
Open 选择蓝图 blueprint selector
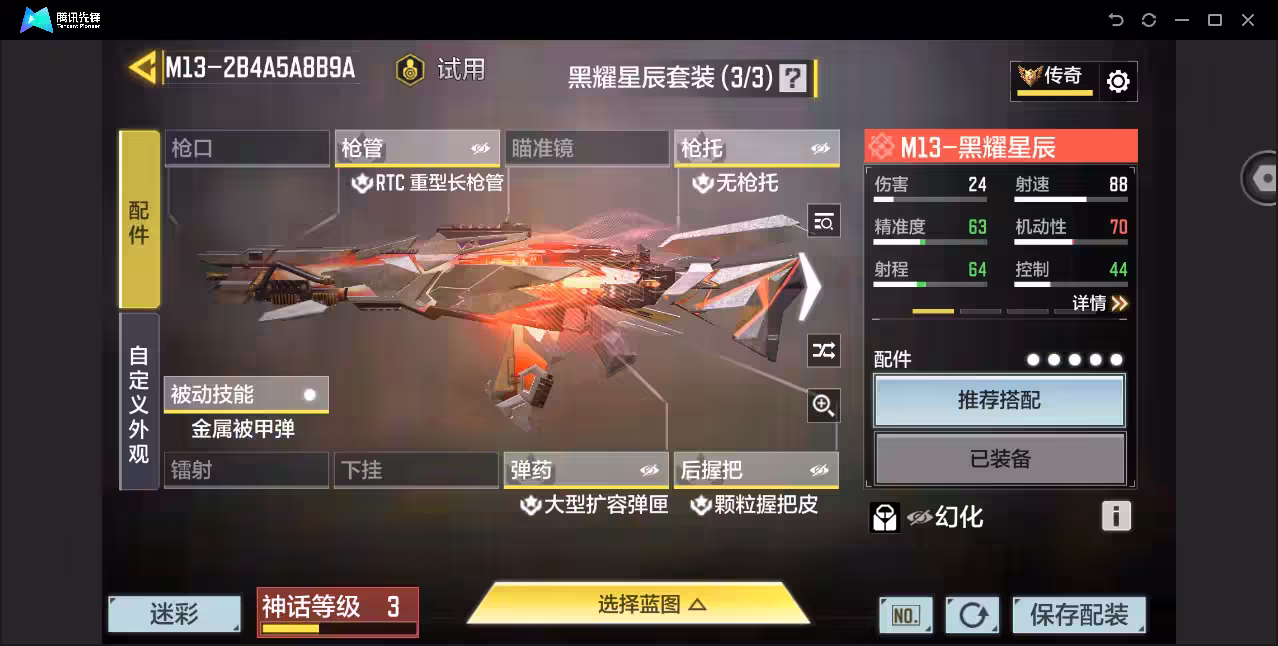pos(638,604)
